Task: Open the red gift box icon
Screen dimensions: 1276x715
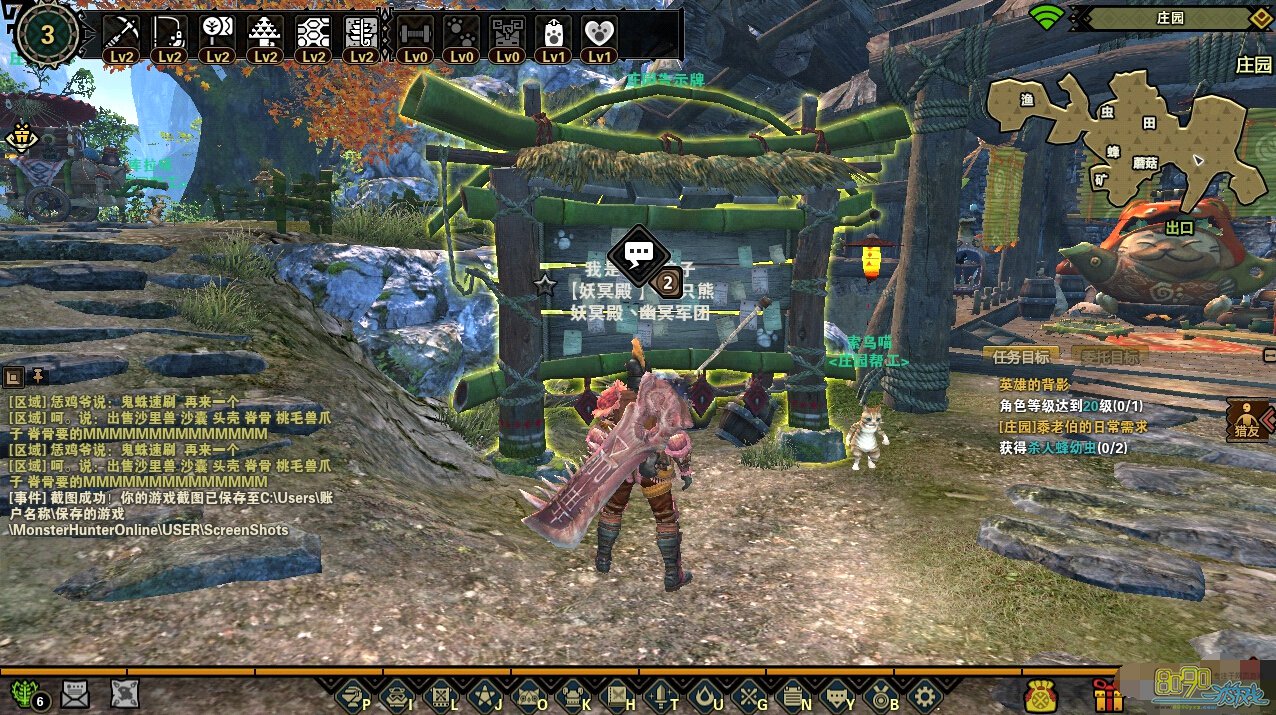Action: point(1107,694)
